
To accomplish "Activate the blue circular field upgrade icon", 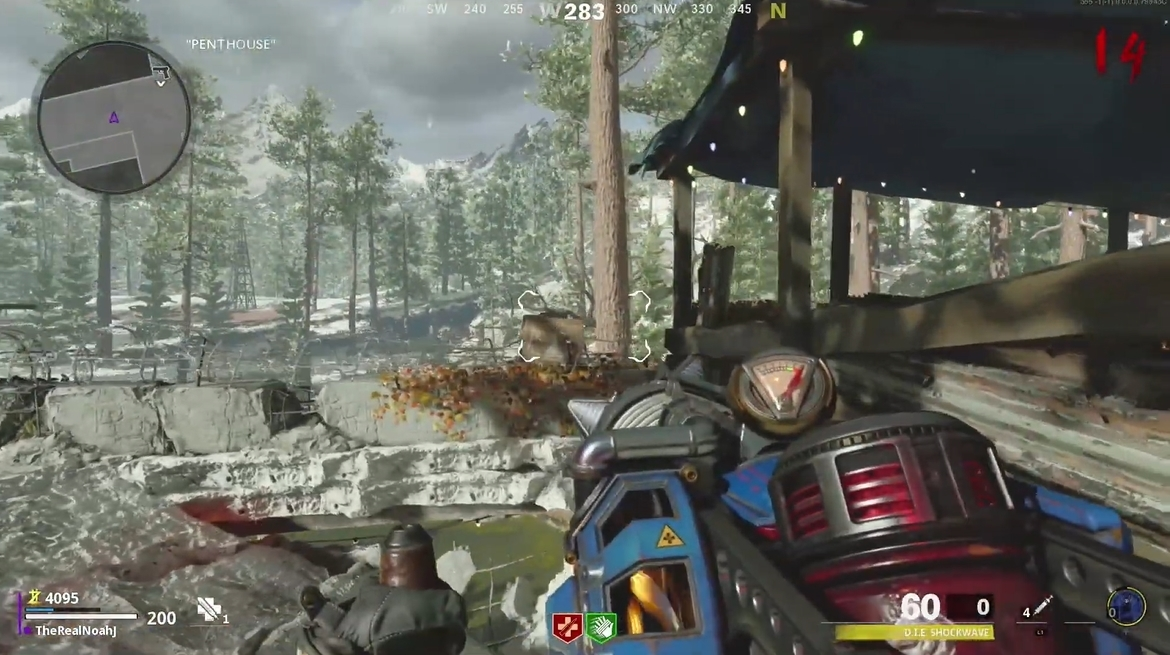I will coord(1126,606).
